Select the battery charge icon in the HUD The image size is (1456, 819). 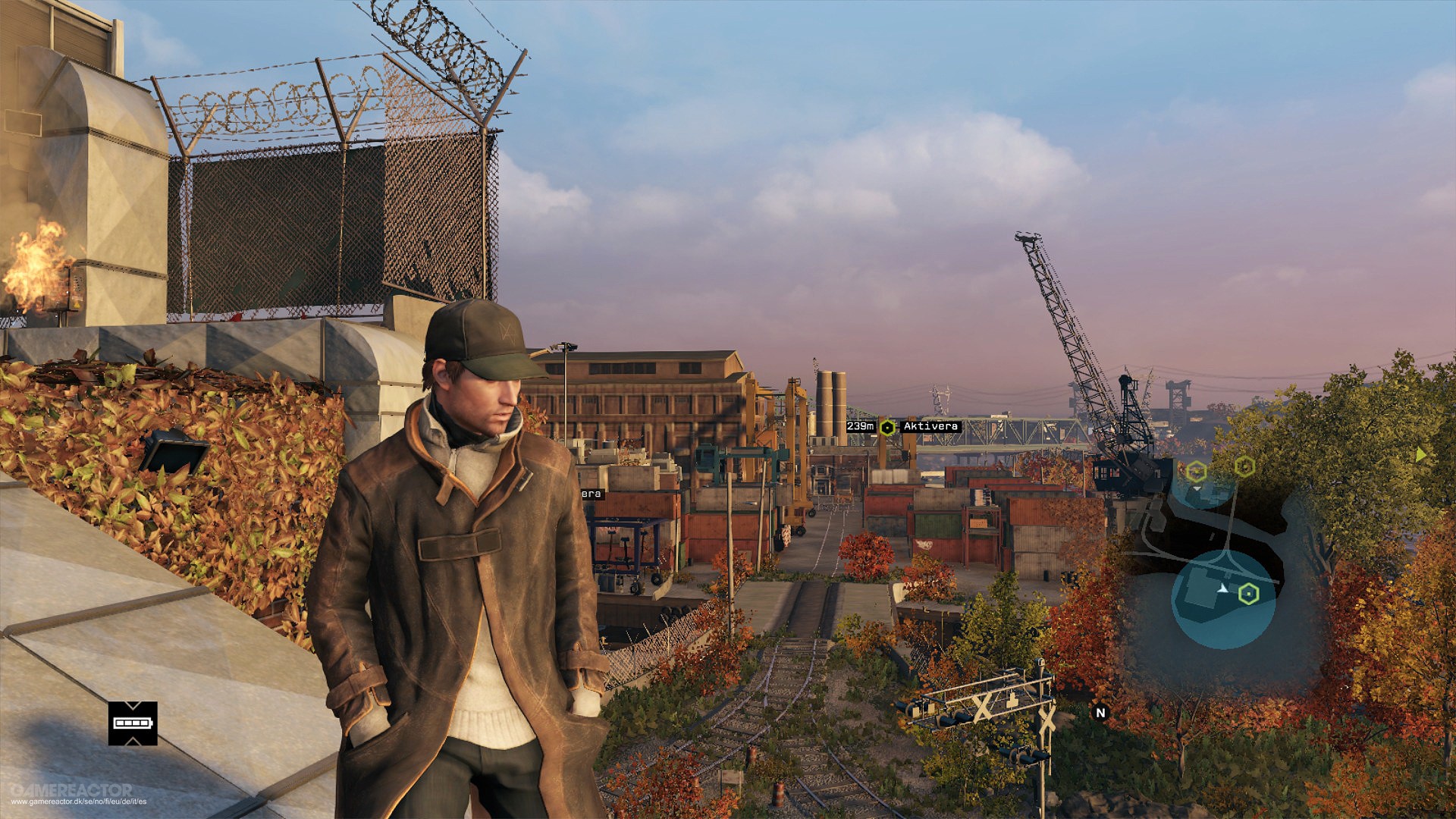click(132, 723)
